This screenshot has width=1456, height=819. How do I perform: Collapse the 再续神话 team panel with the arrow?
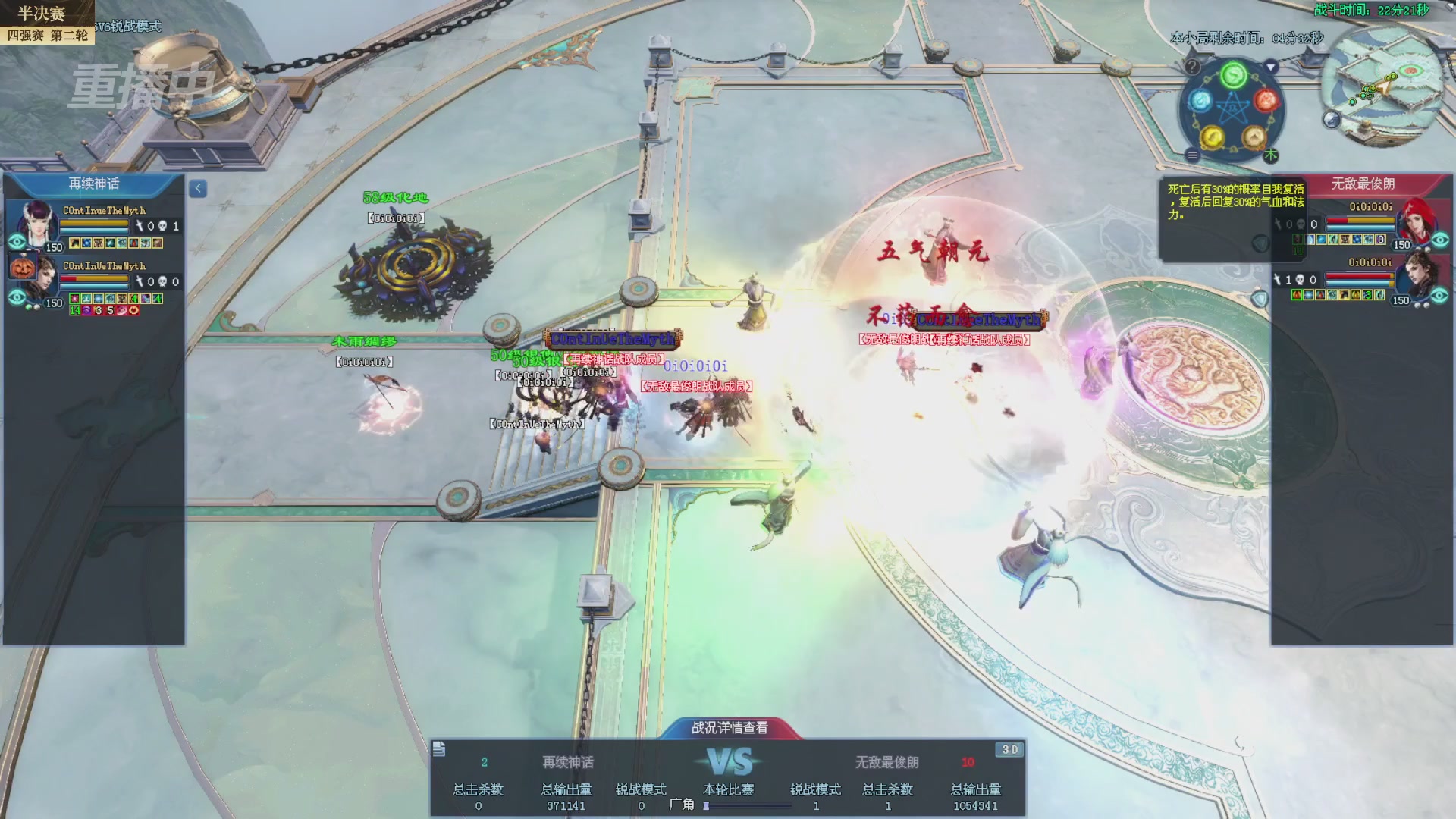tap(198, 188)
